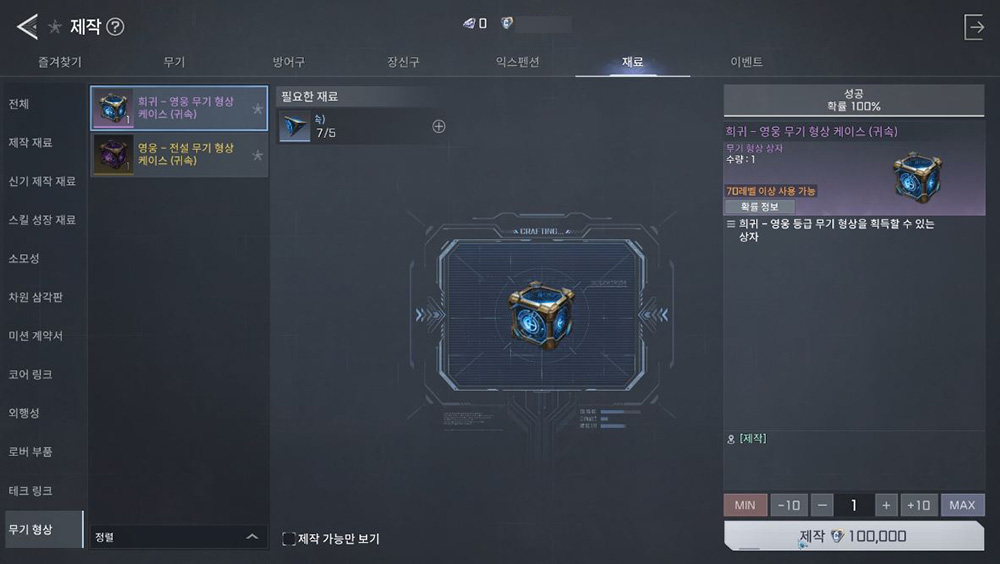1000x564 pixels.
Task: Go back using the arrow button
Action: tap(27, 27)
